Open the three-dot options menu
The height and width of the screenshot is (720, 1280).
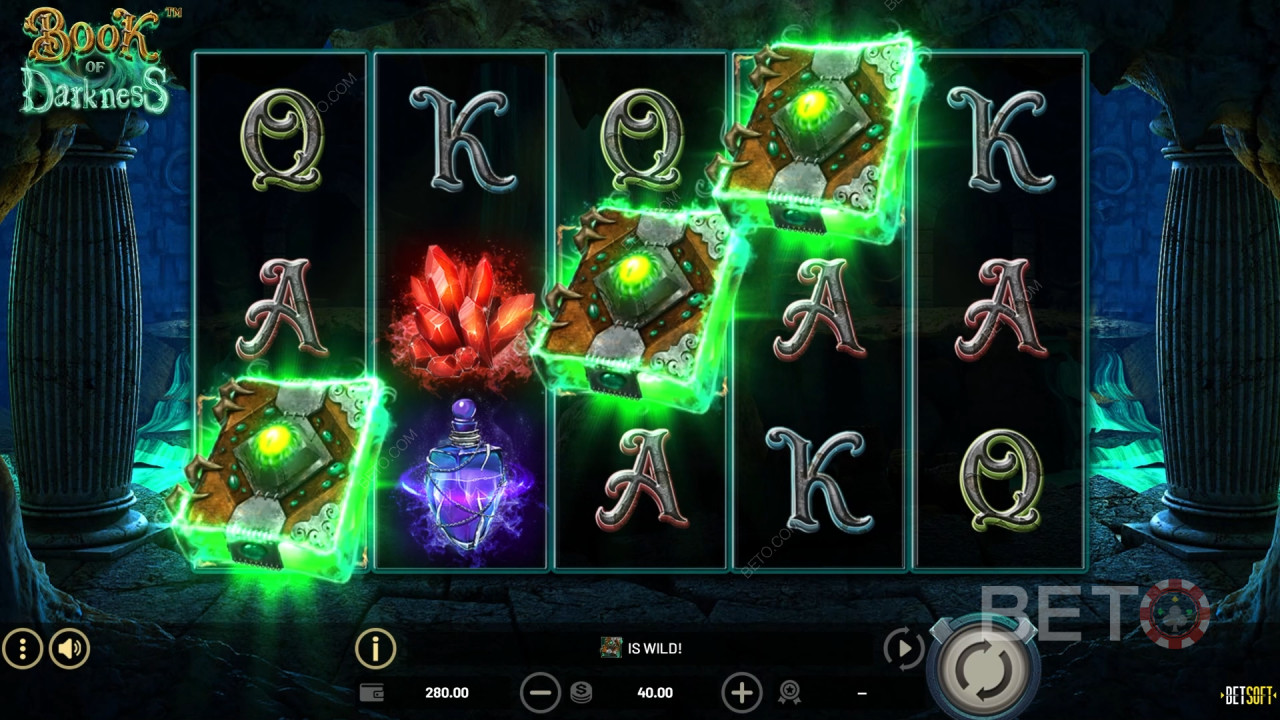[x=22, y=649]
